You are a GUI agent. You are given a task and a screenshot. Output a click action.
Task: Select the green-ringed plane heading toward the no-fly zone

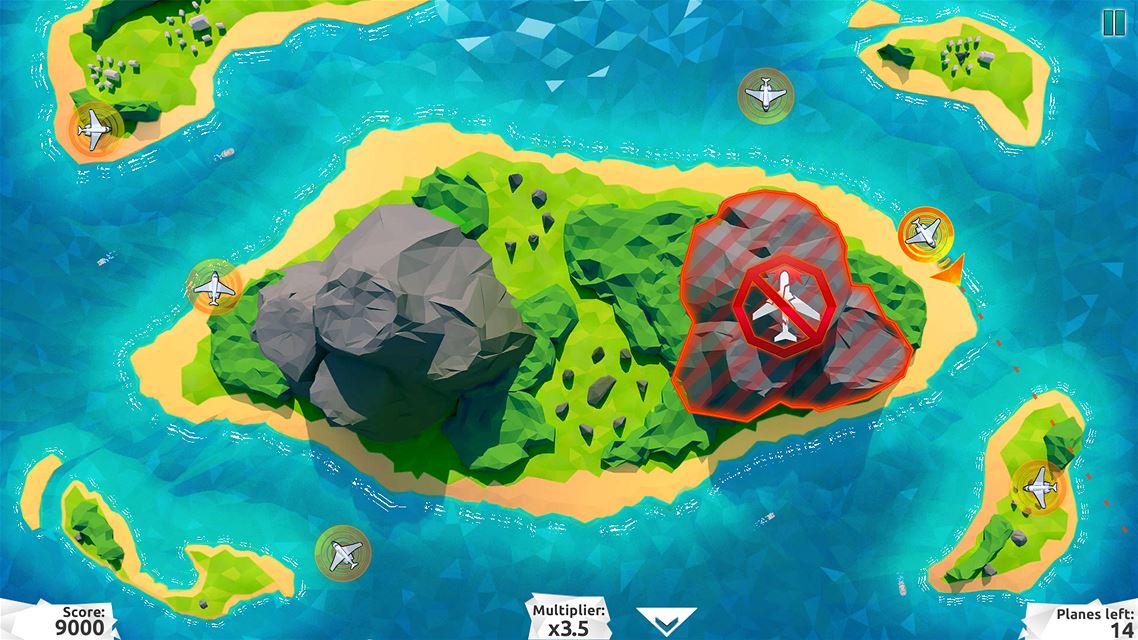[x=765, y=95]
